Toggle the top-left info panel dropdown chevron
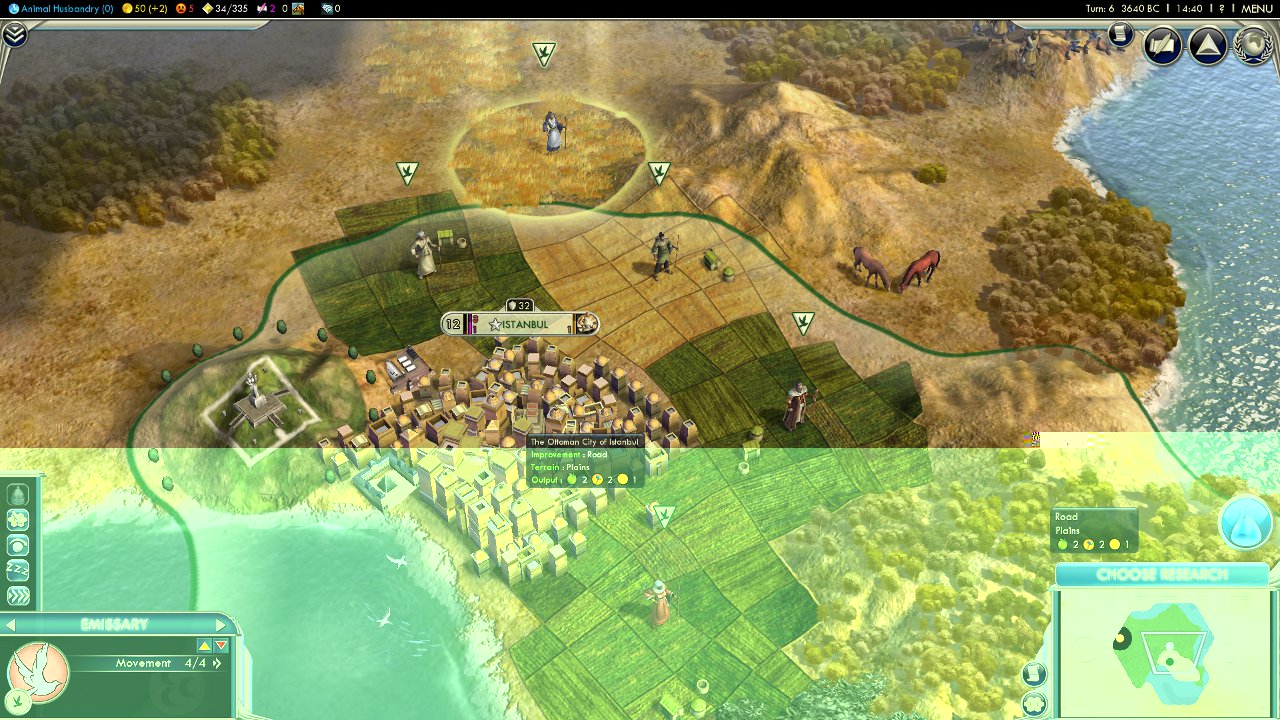The image size is (1280, 720). click(14, 35)
